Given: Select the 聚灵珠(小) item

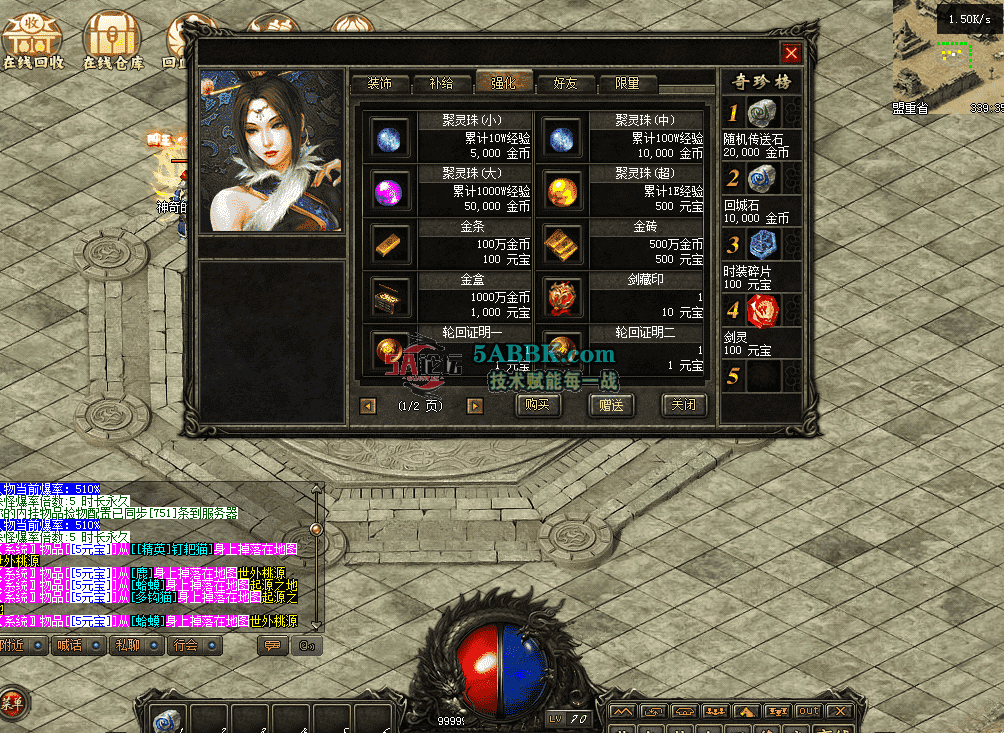Looking at the screenshot, I should (x=389, y=137).
